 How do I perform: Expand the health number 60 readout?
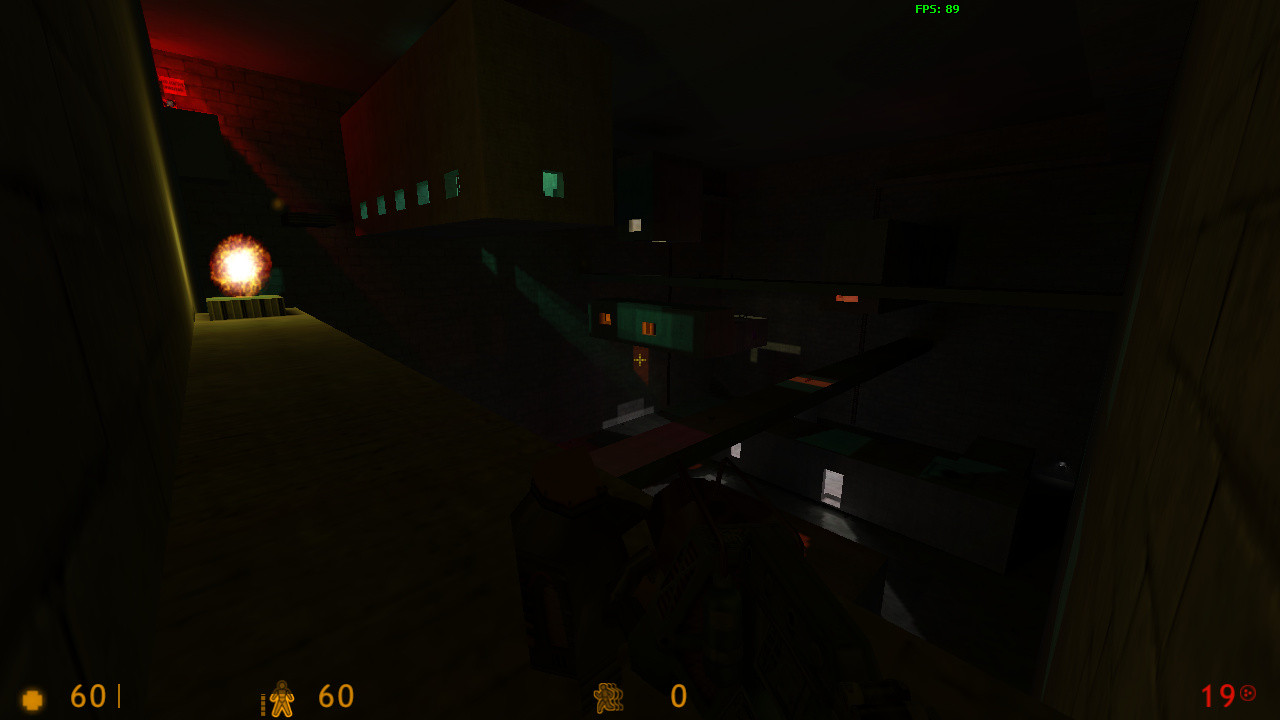coord(85,697)
